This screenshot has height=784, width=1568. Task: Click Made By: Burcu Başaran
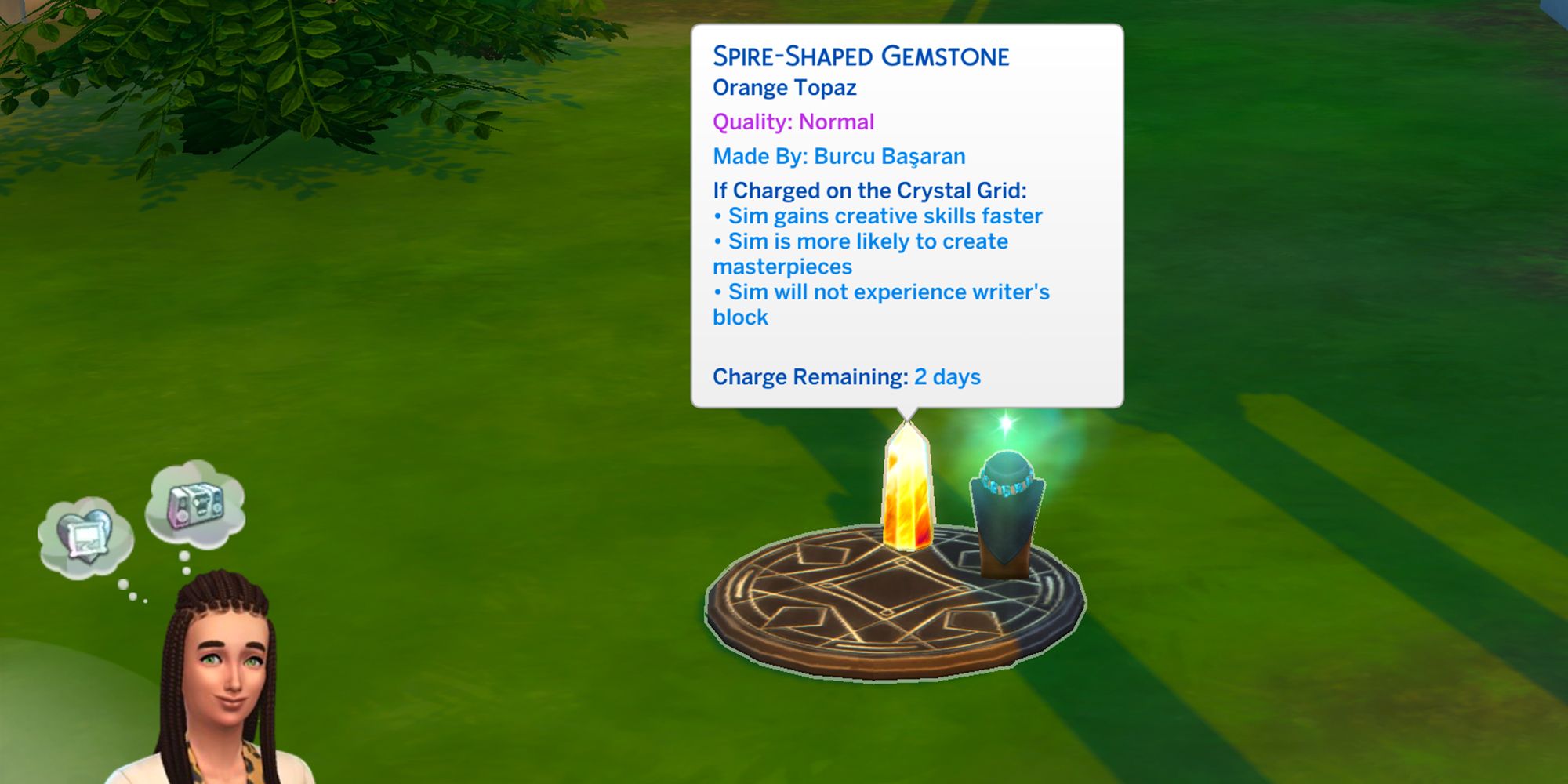coord(839,155)
